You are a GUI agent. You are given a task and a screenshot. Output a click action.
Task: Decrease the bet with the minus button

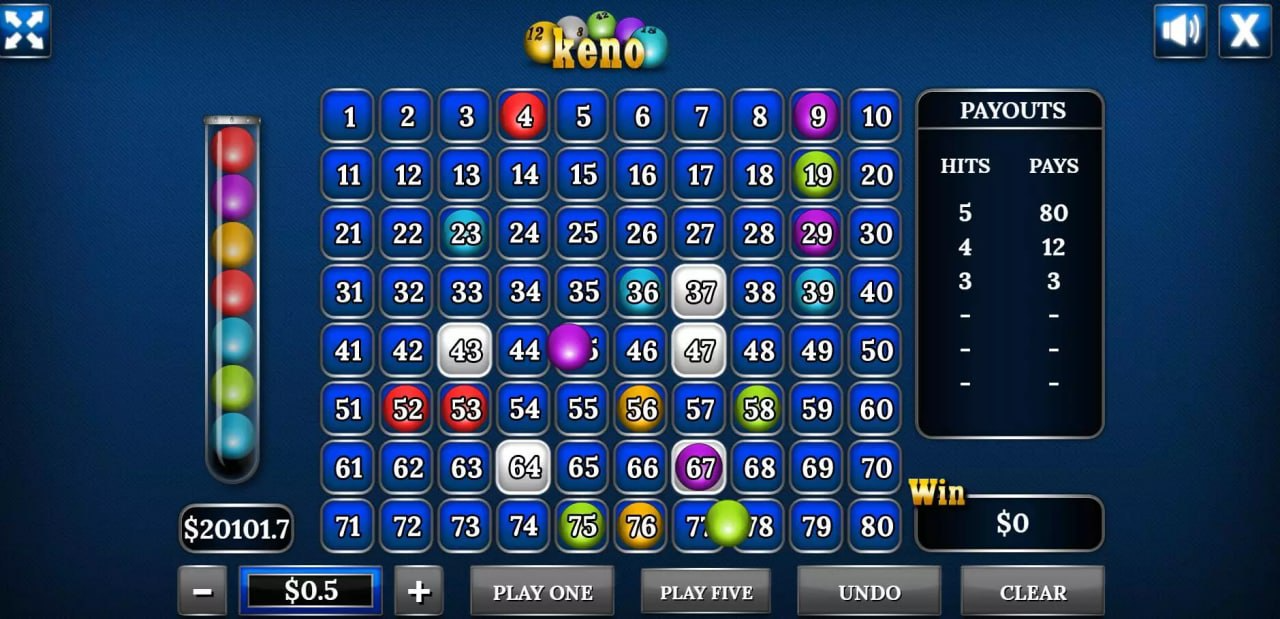(x=202, y=592)
